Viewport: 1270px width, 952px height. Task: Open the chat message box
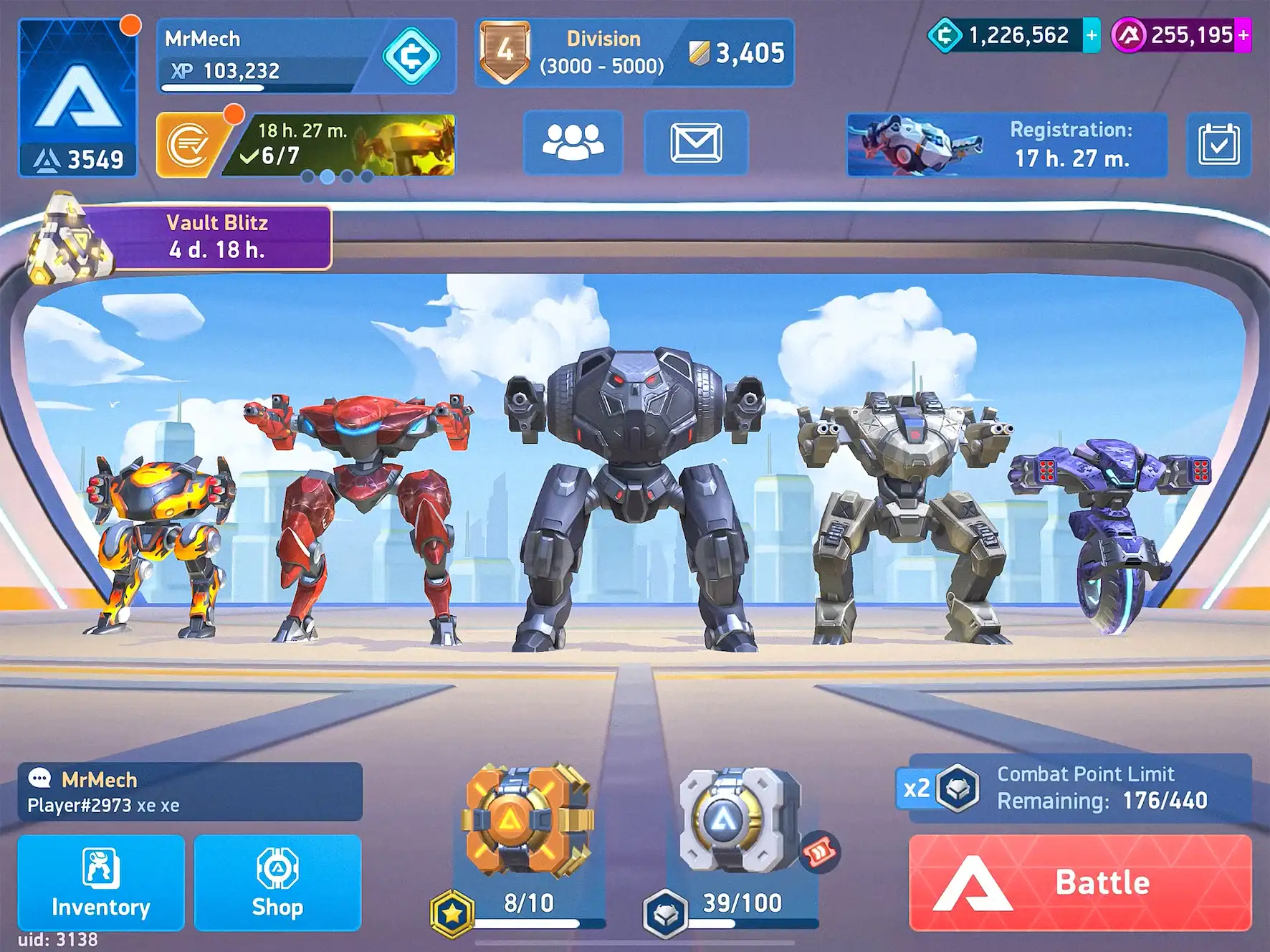tap(190, 791)
